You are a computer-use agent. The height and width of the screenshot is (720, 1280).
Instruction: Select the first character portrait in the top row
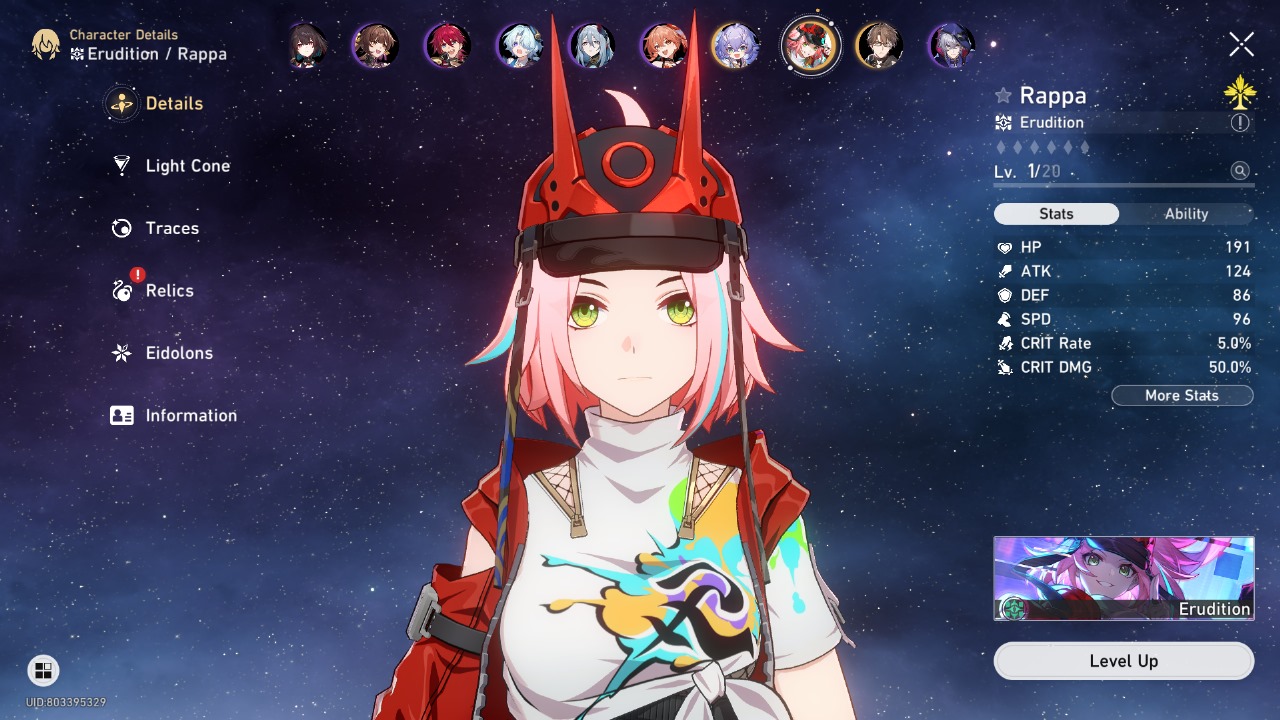coord(307,46)
